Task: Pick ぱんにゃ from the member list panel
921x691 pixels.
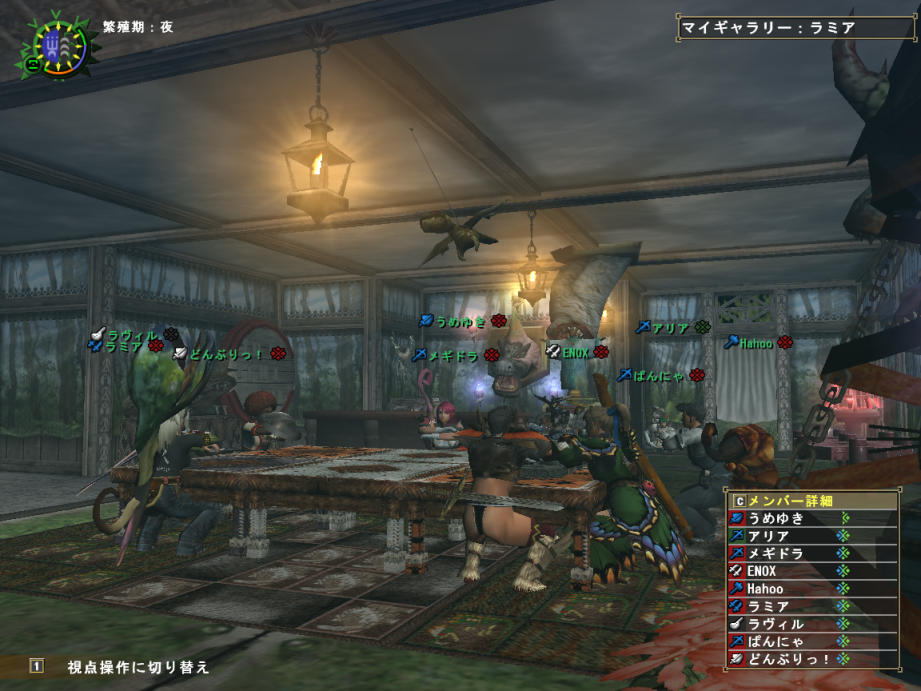Action: coord(776,641)
